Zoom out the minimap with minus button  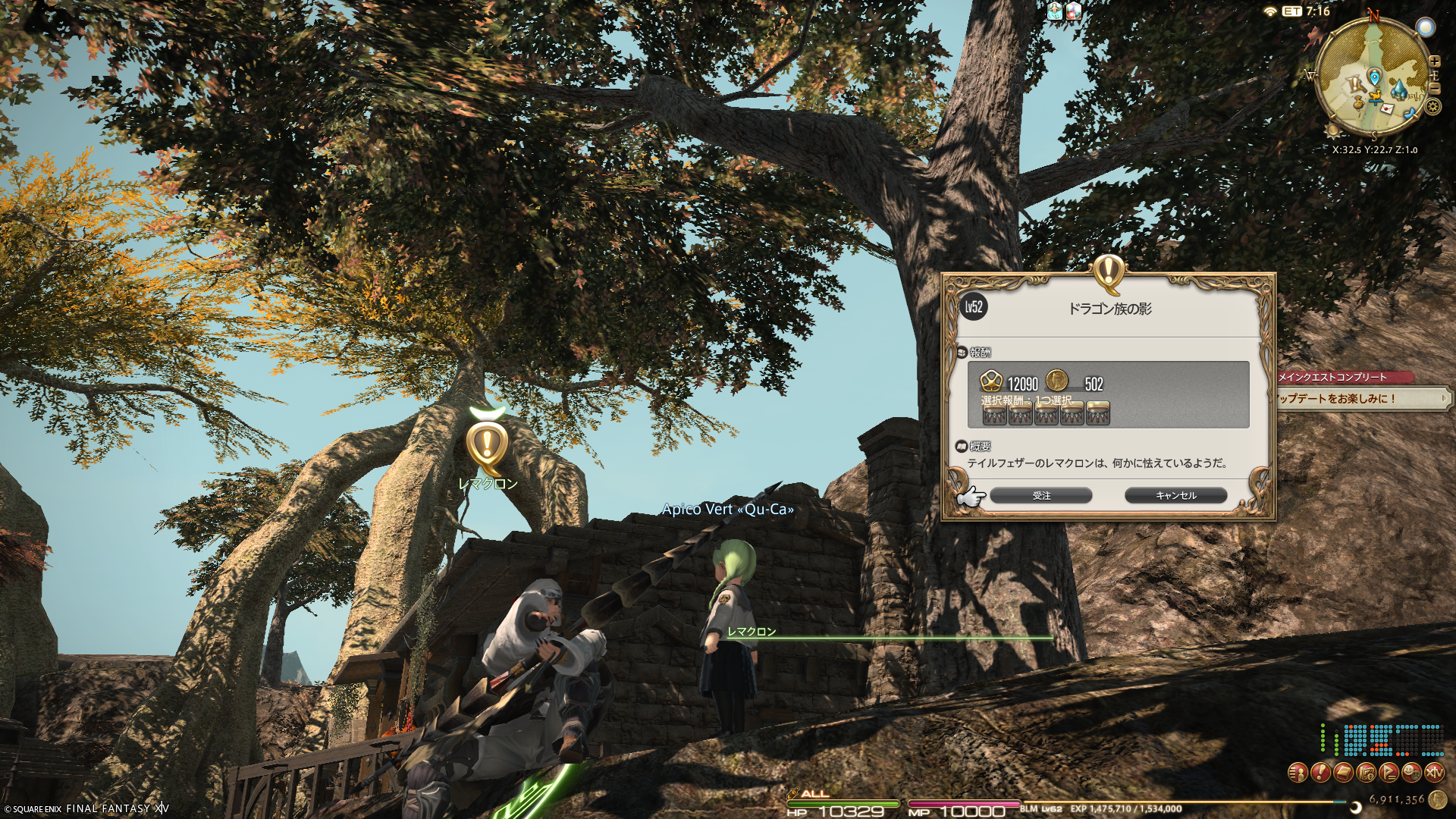(x=1434, y=89)
